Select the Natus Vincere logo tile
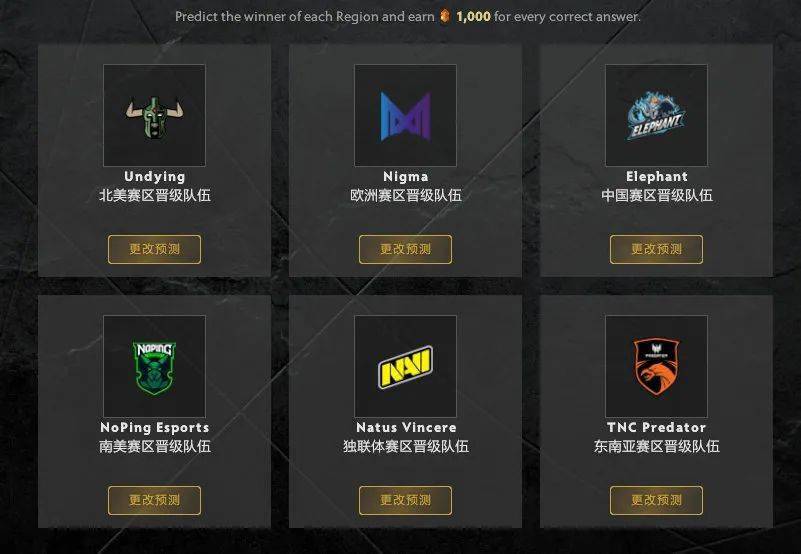 (x=405, y=366)
